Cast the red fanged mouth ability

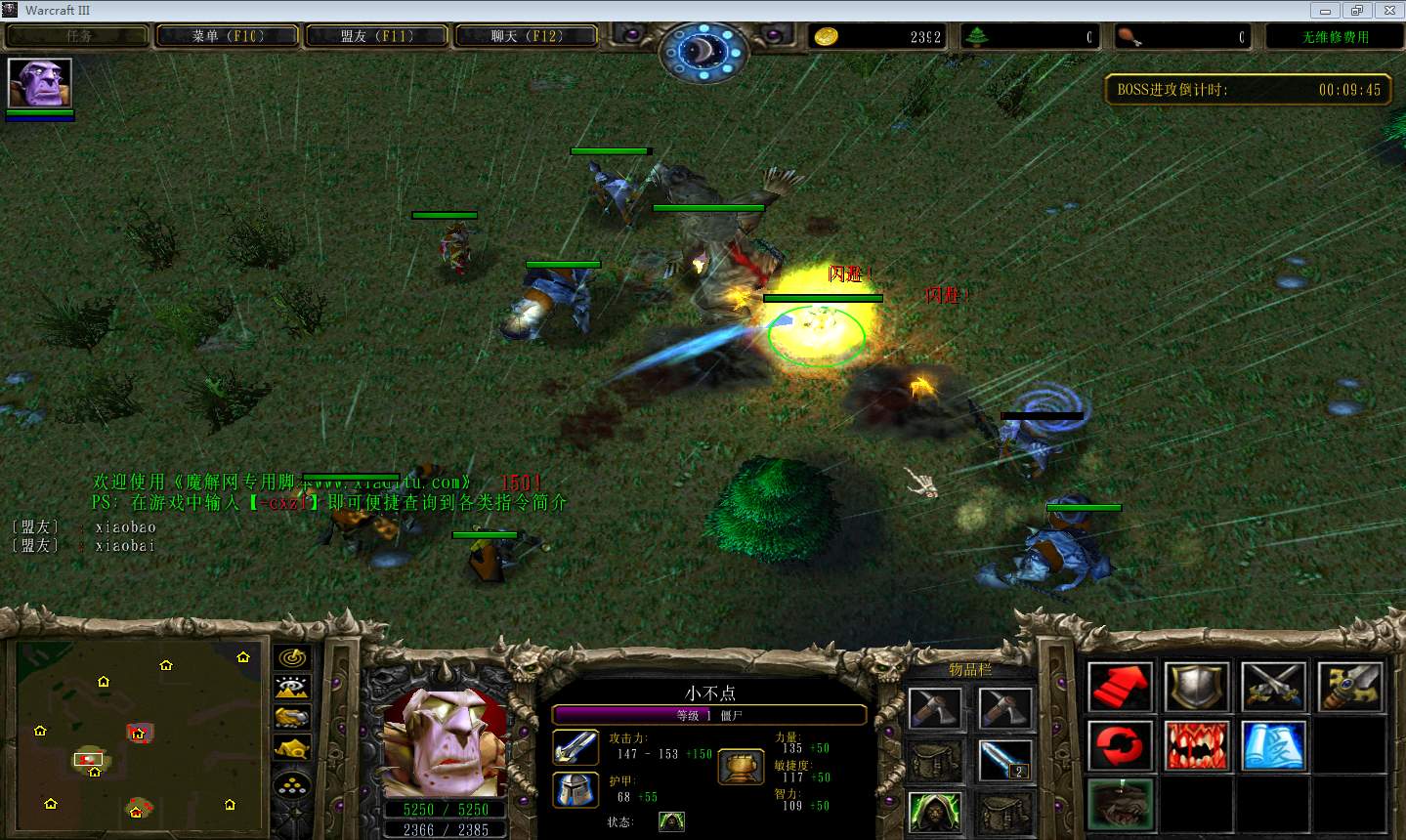[x=1196, y=746]
